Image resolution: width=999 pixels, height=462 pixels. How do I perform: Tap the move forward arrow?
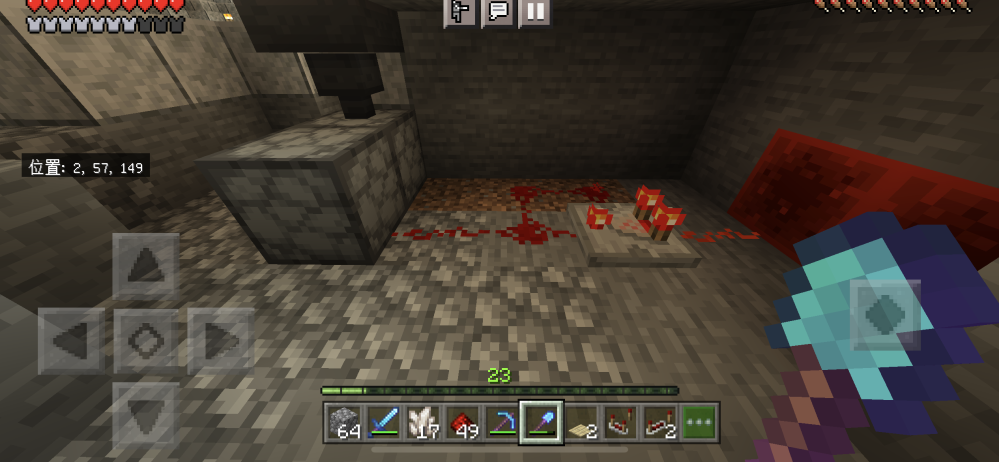click(145, 265)
